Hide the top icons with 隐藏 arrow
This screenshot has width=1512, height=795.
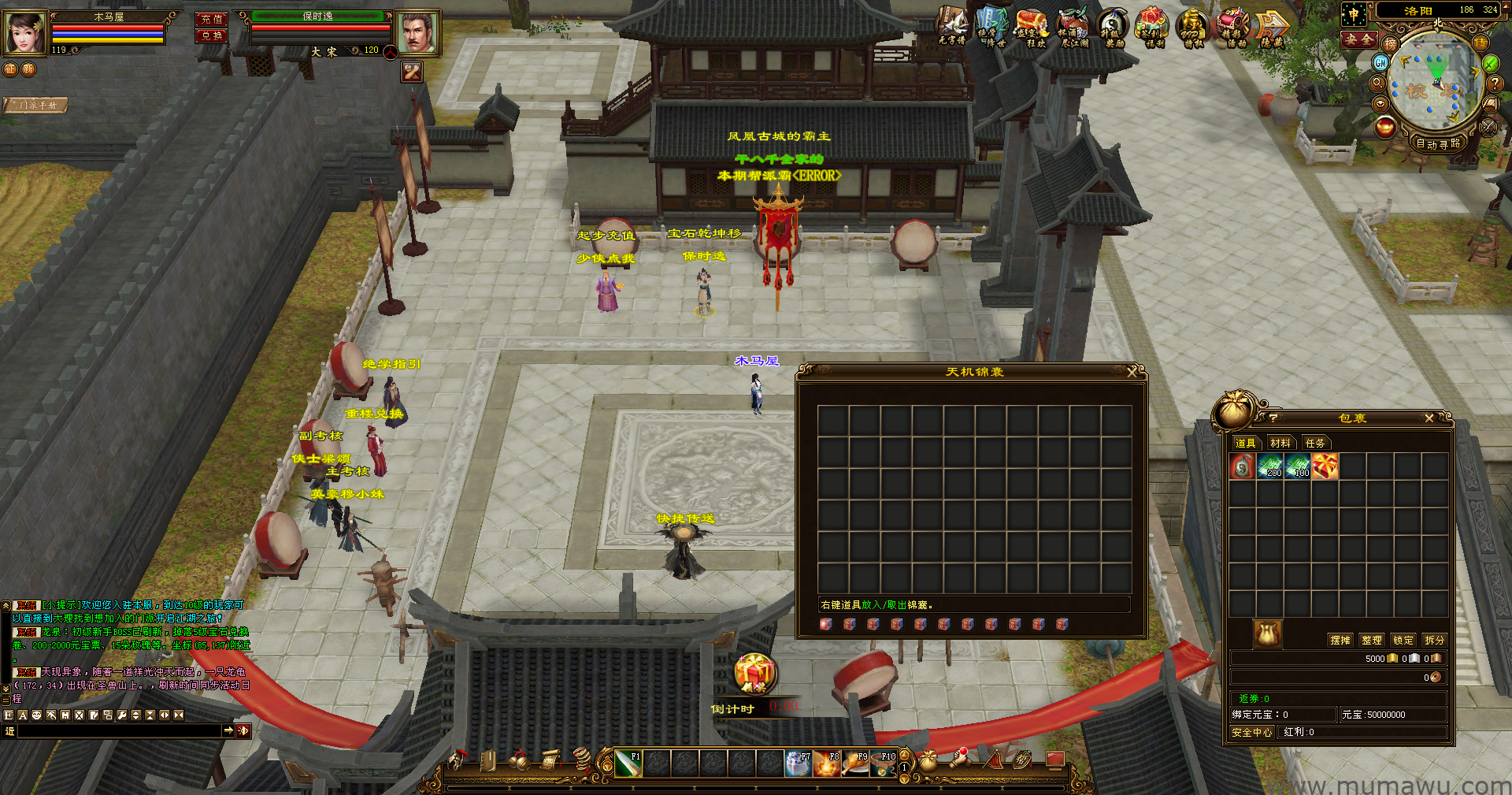click(1272, 28)
